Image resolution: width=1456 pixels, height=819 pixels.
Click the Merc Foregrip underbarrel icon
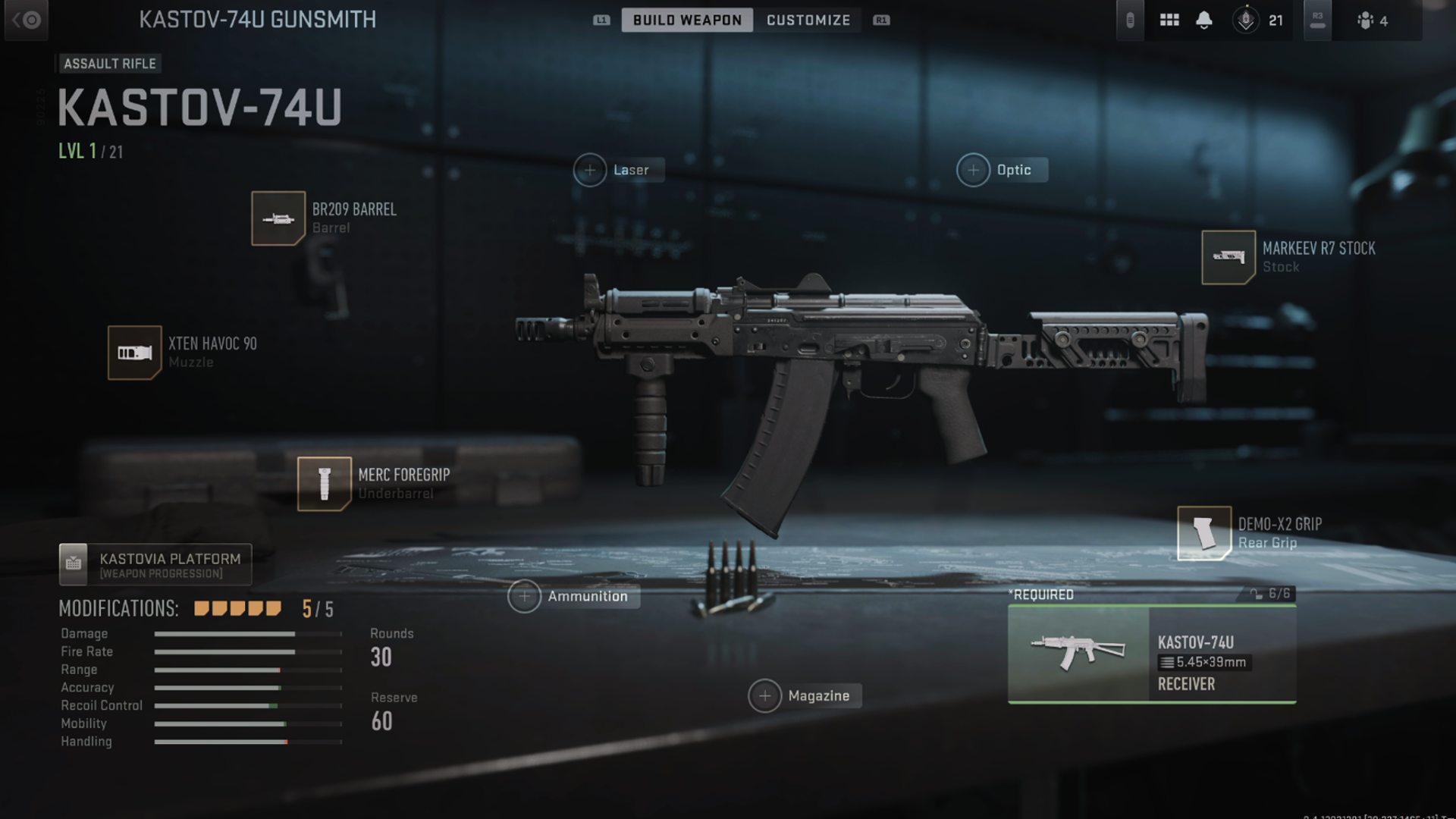click(x=325, y=485)
